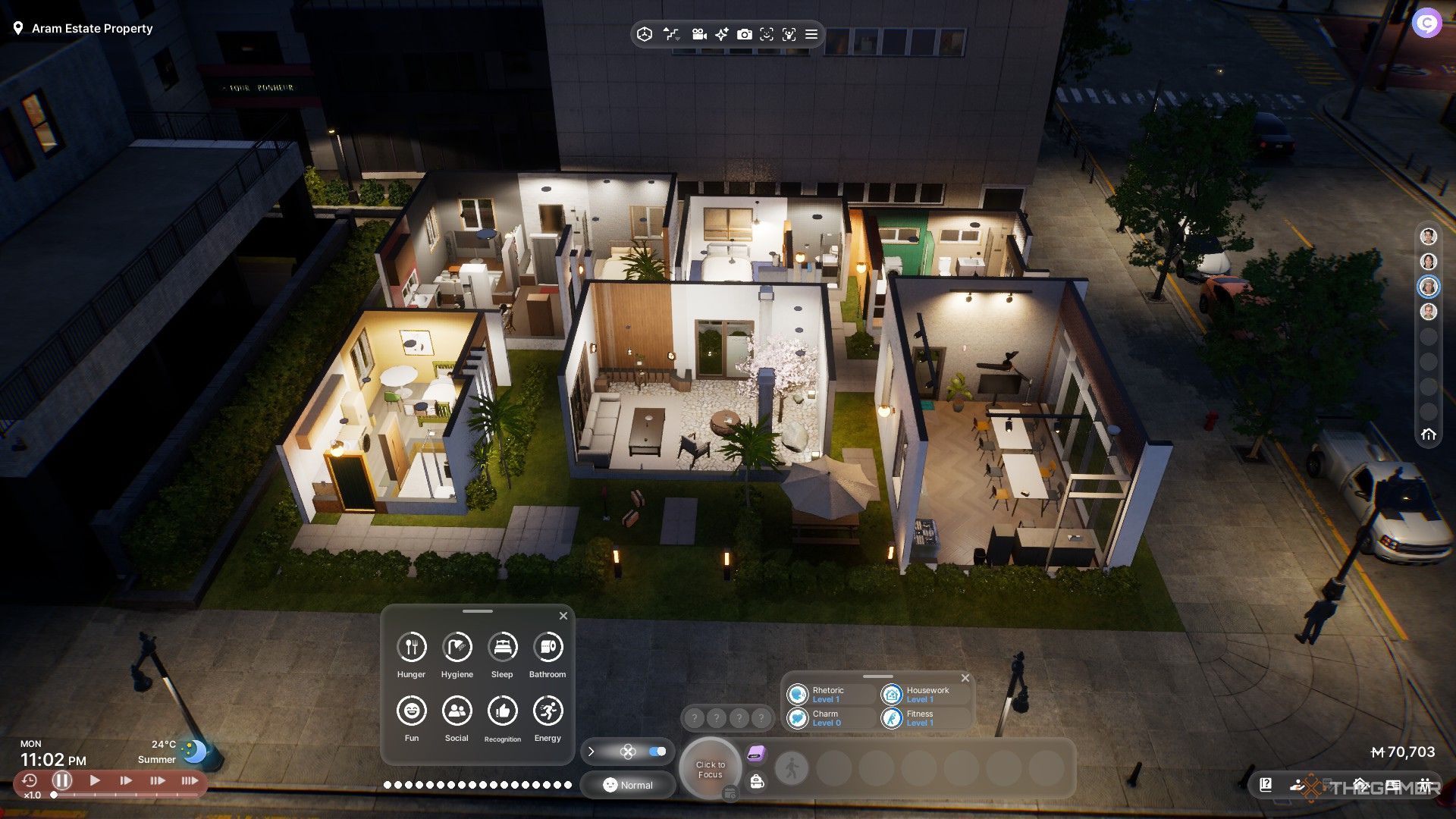Choose the fastest time speed arrow
This screenshot has width=1456, height=819.
(189, 780)
